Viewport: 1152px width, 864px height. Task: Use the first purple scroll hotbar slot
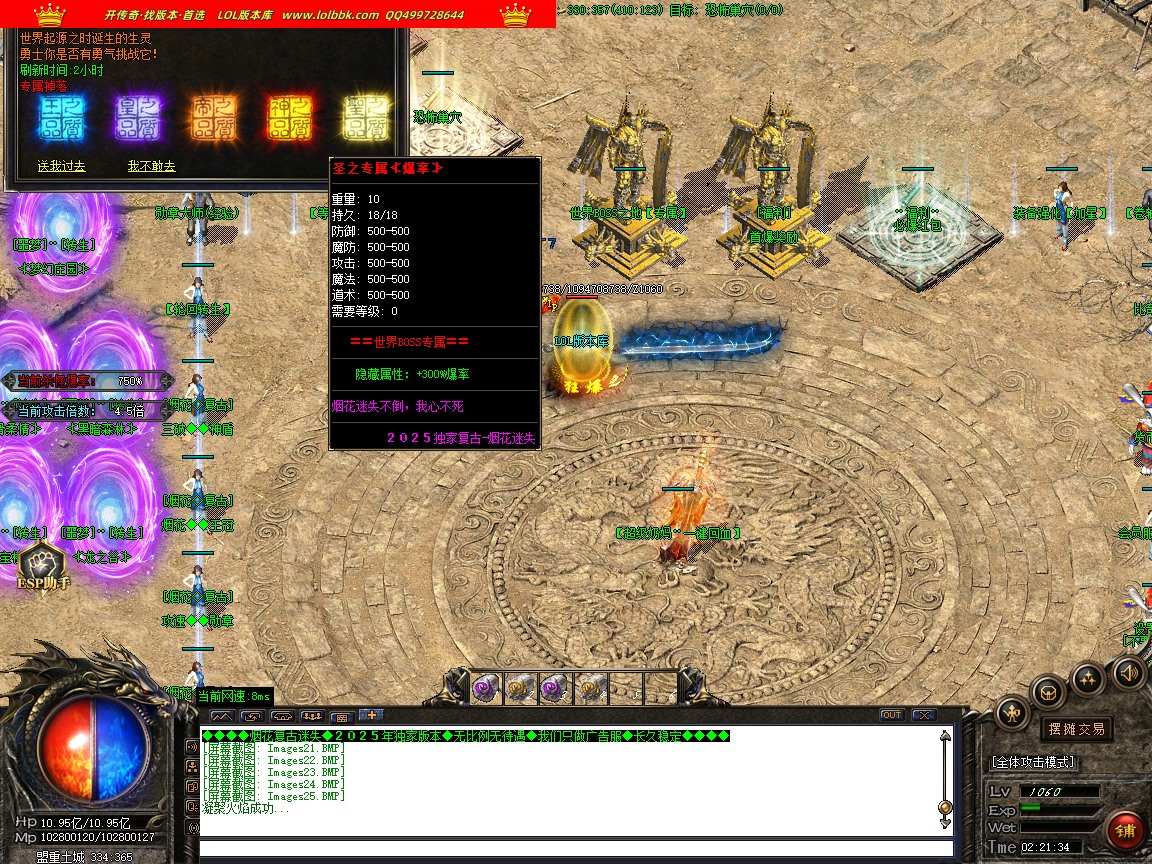coord(487,687)
